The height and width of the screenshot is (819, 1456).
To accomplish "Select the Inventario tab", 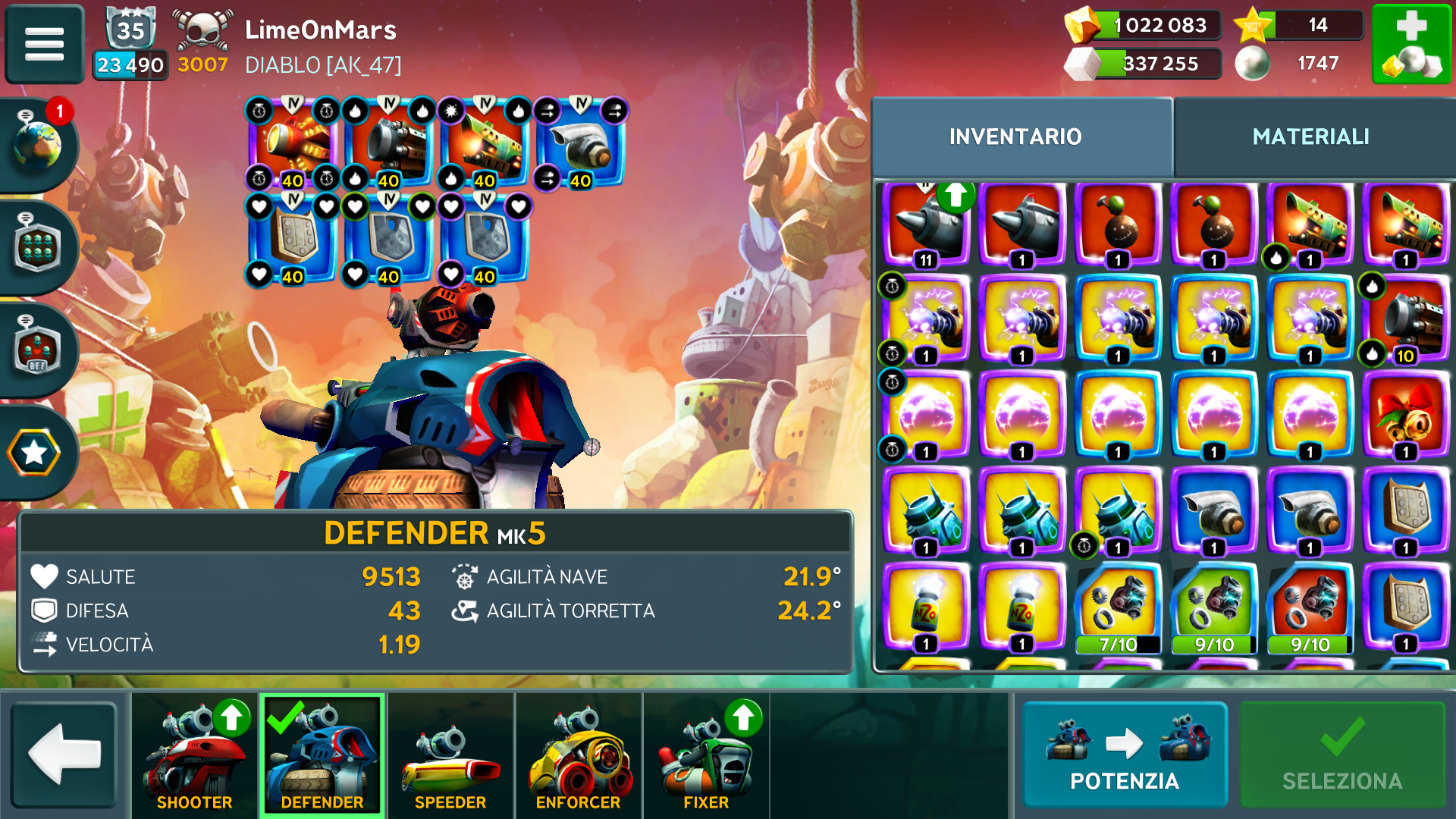I will [1015, 136].
